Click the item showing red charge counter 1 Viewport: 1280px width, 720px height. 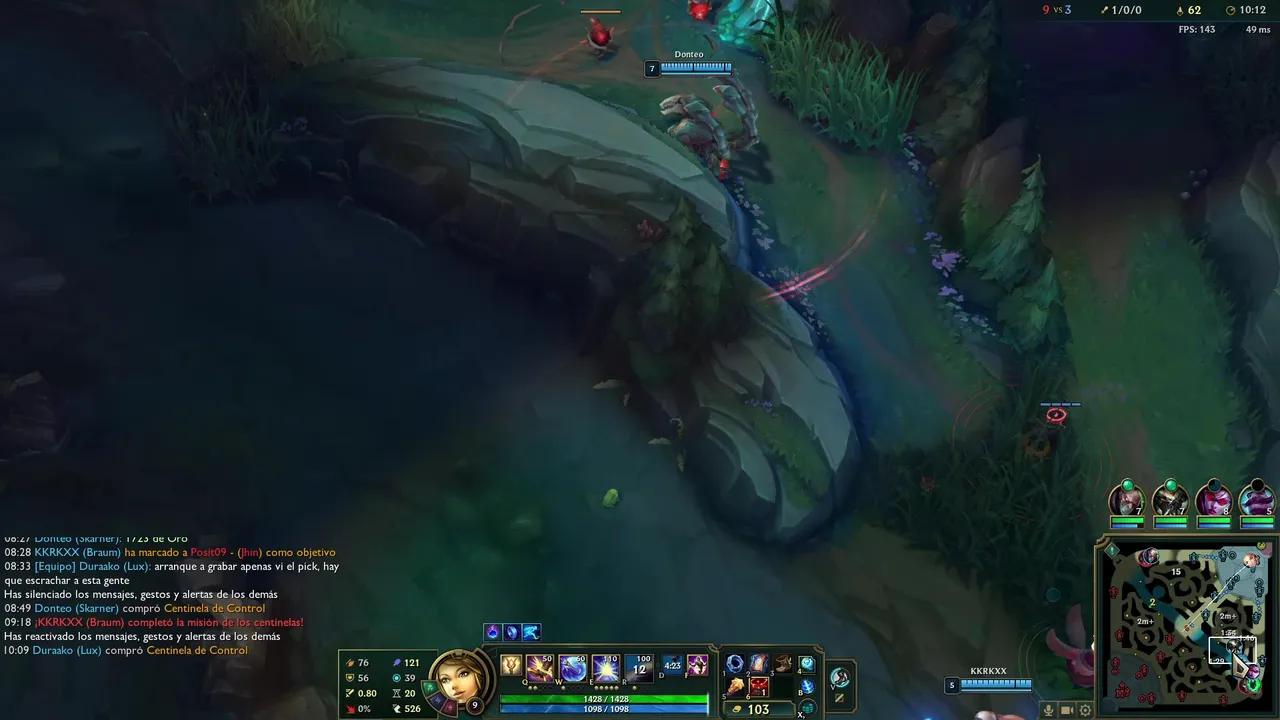(757, 687)
